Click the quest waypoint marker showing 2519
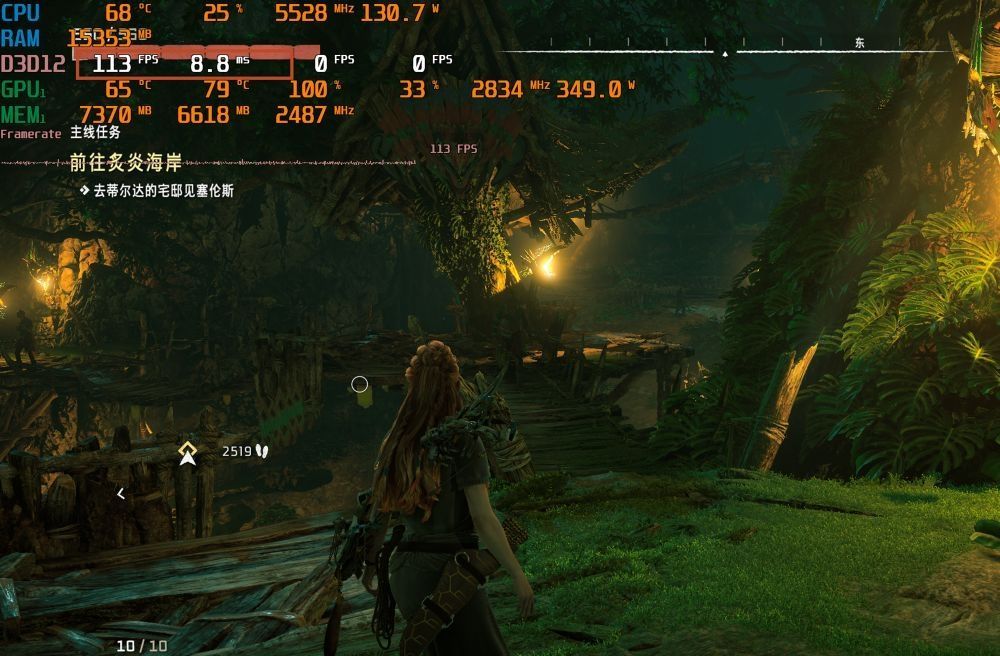1000x656 pixels. 187,453
